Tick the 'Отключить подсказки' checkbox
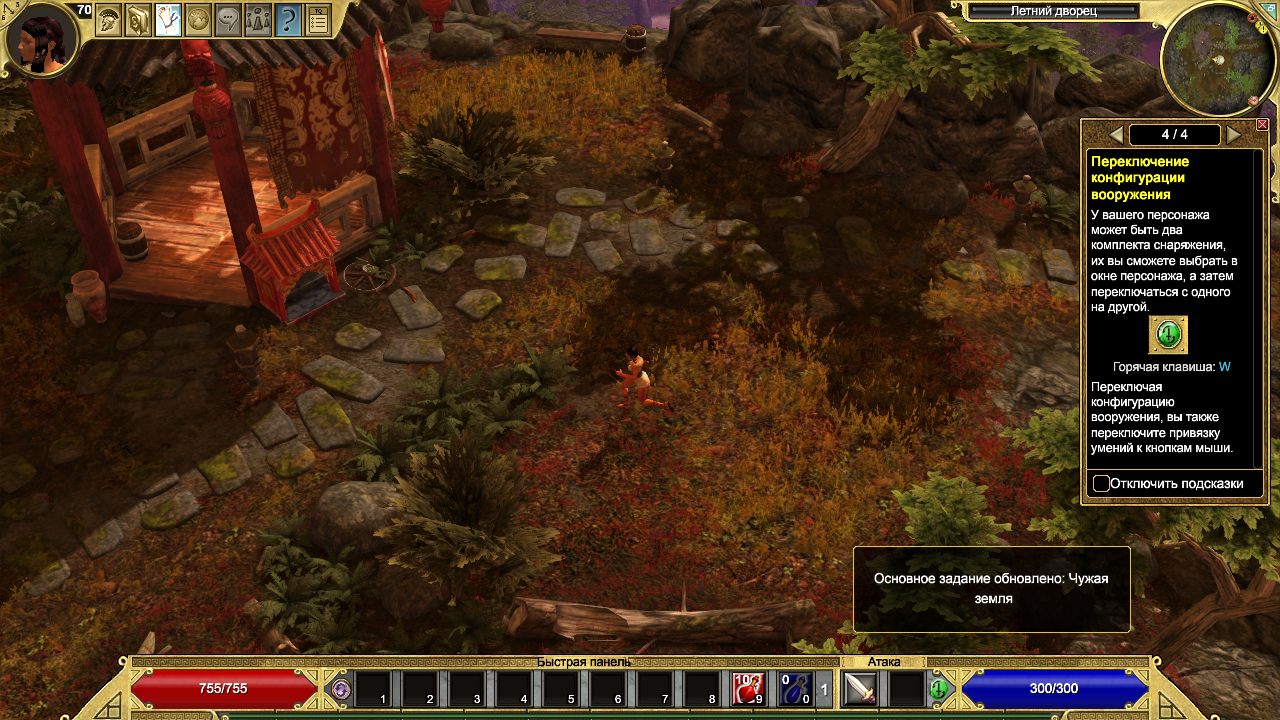Screen dimensions: 1280x720 click(x=1101, y=484)
